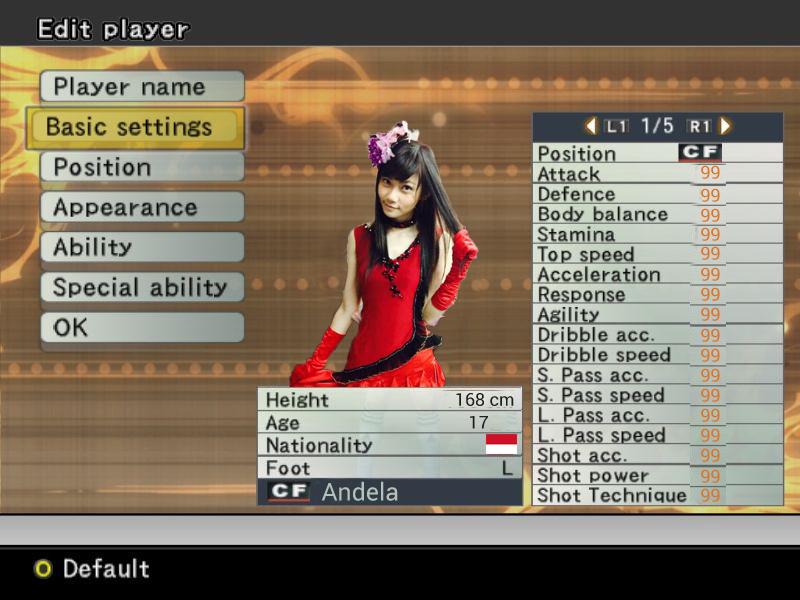
Task: Choose the Nationality row with flag
Action: [389, 445]
